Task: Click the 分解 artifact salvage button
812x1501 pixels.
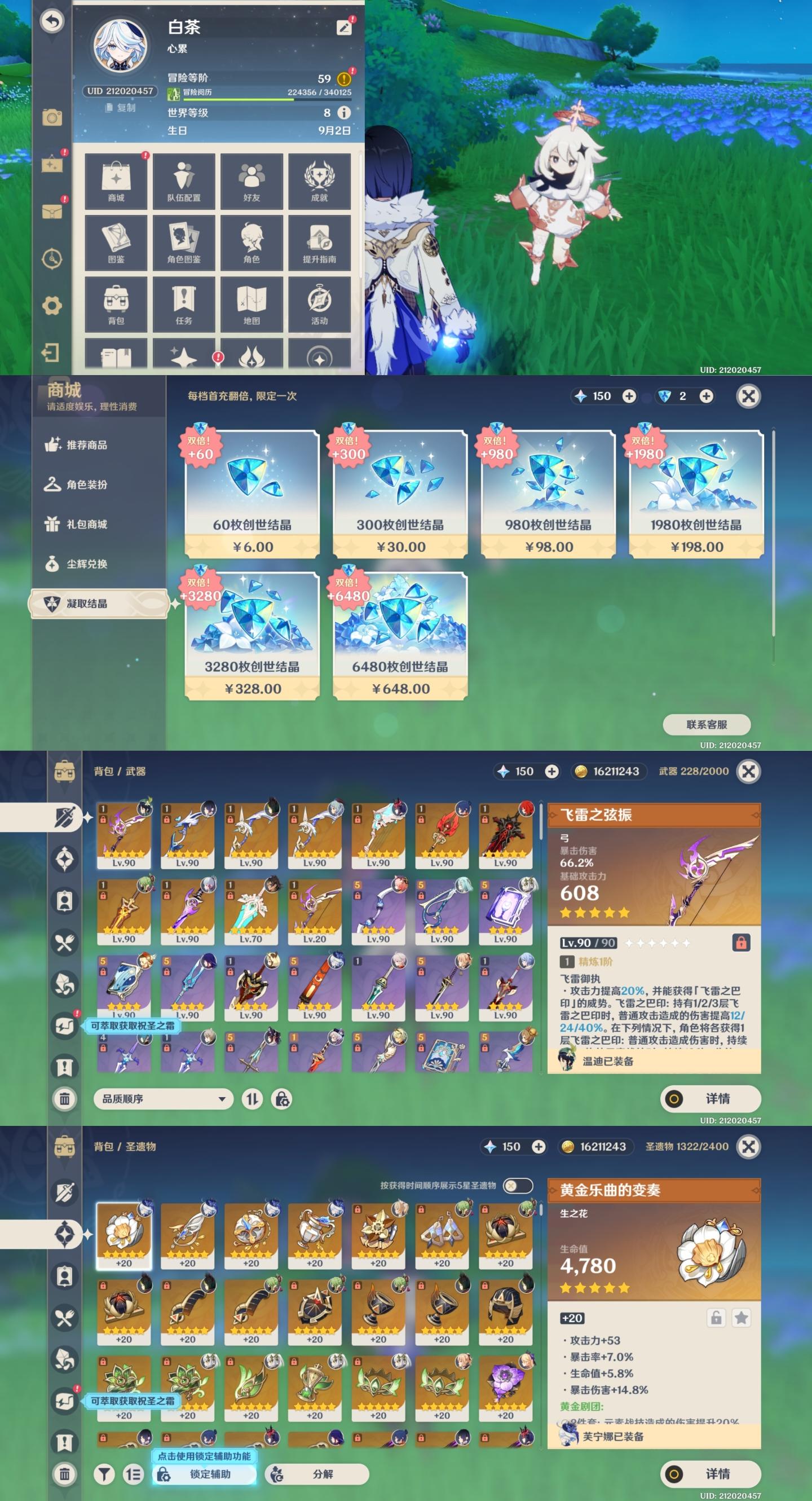Action: (x=317, y=1474)
